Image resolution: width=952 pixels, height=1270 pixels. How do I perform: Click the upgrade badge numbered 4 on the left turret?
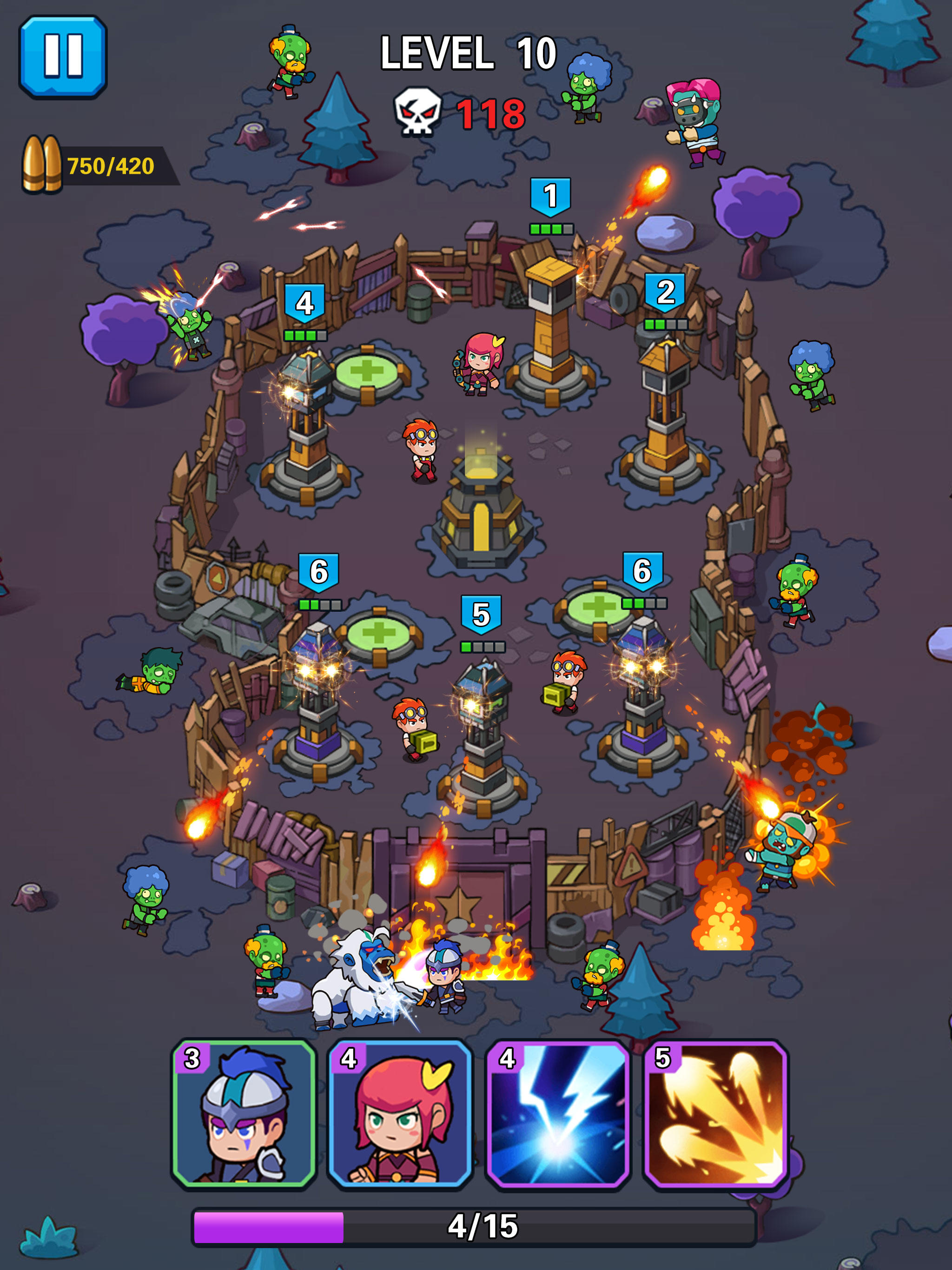click(304, 303)
